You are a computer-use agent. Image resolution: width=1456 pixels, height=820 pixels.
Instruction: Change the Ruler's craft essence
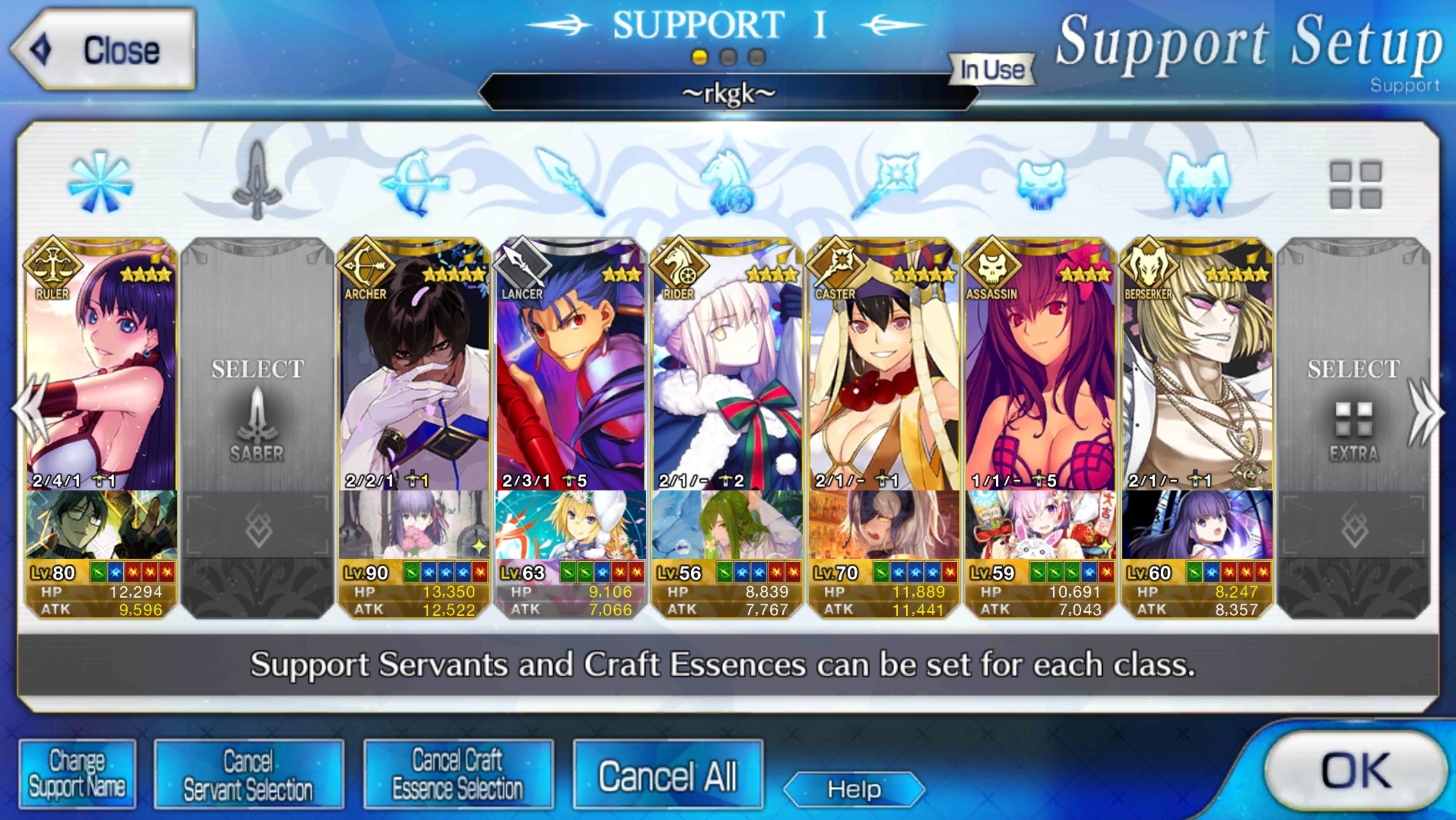coord(101,525)
